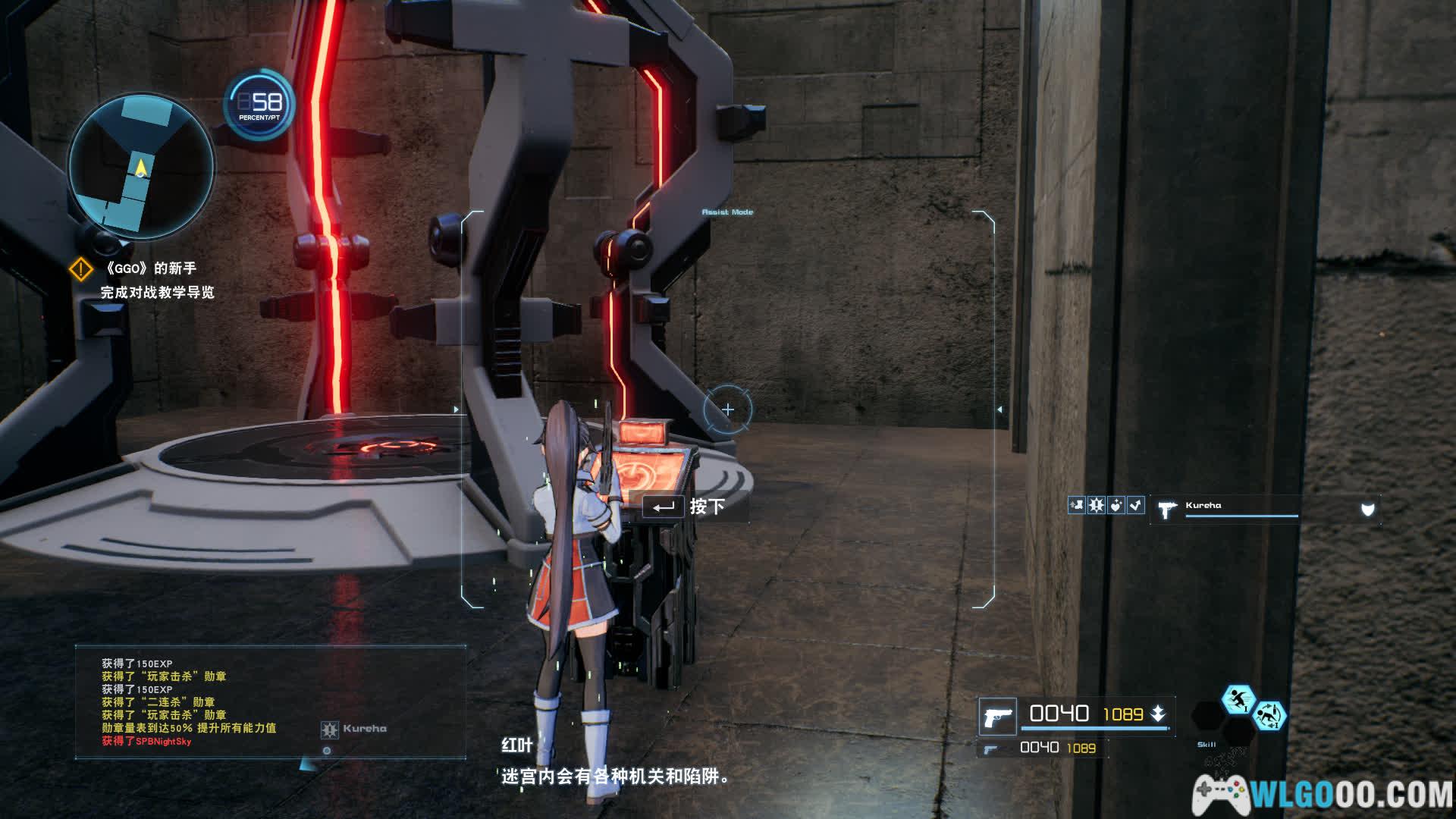This screenshot has width=1456, height=819.
Task: Open the WLGOOO.COM watermark link
Action: tap(1323, 795)
